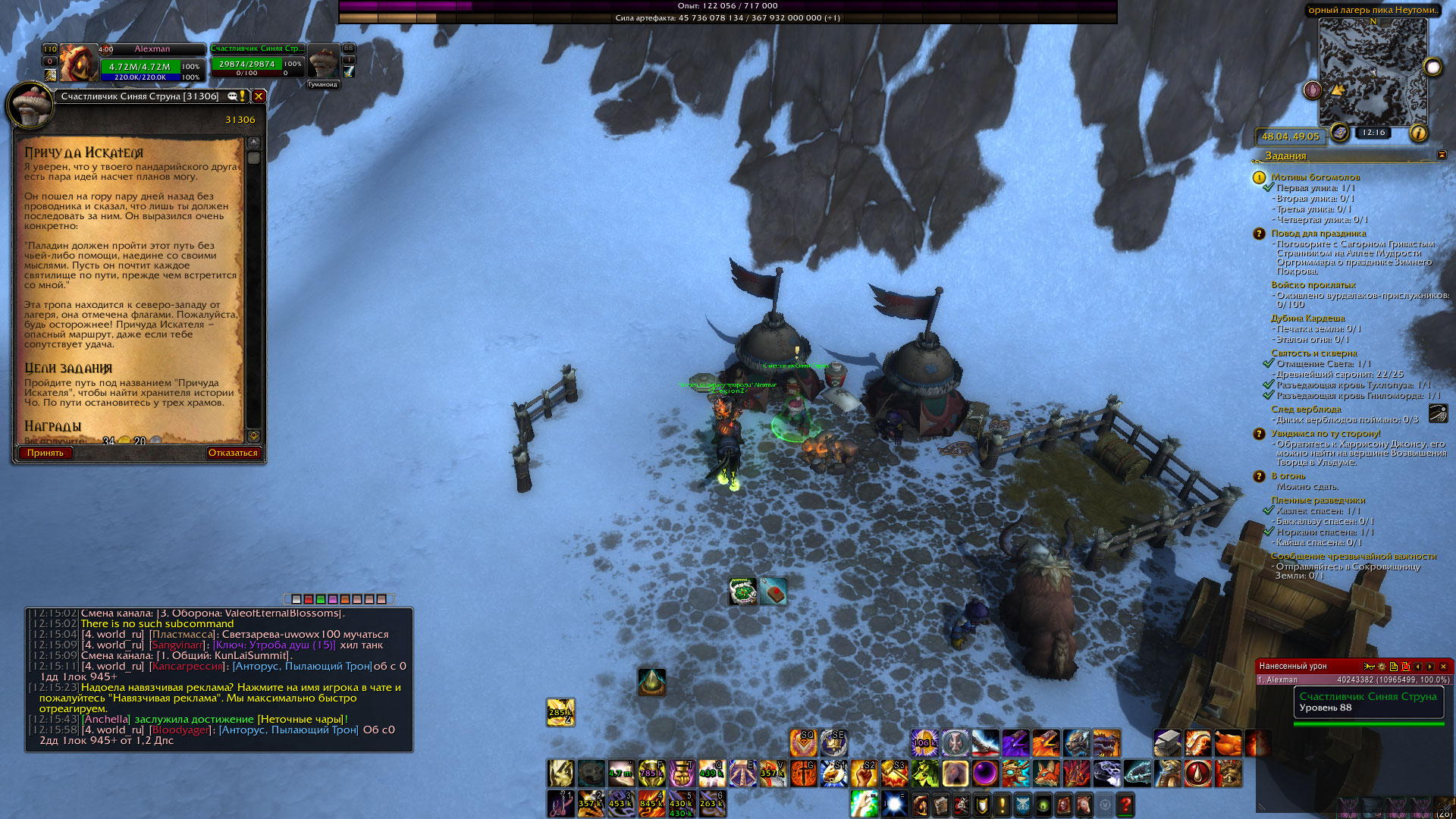Open the minimap in the top-right corner

pyautogui.click(x=1373, y=72)
